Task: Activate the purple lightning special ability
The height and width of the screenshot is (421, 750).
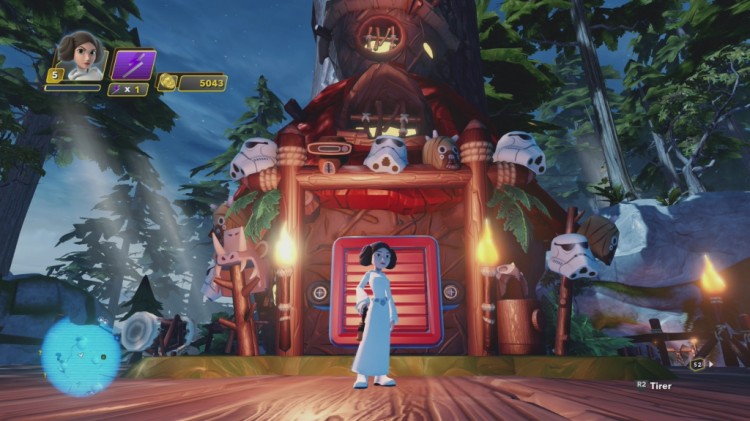Action: 132,65
